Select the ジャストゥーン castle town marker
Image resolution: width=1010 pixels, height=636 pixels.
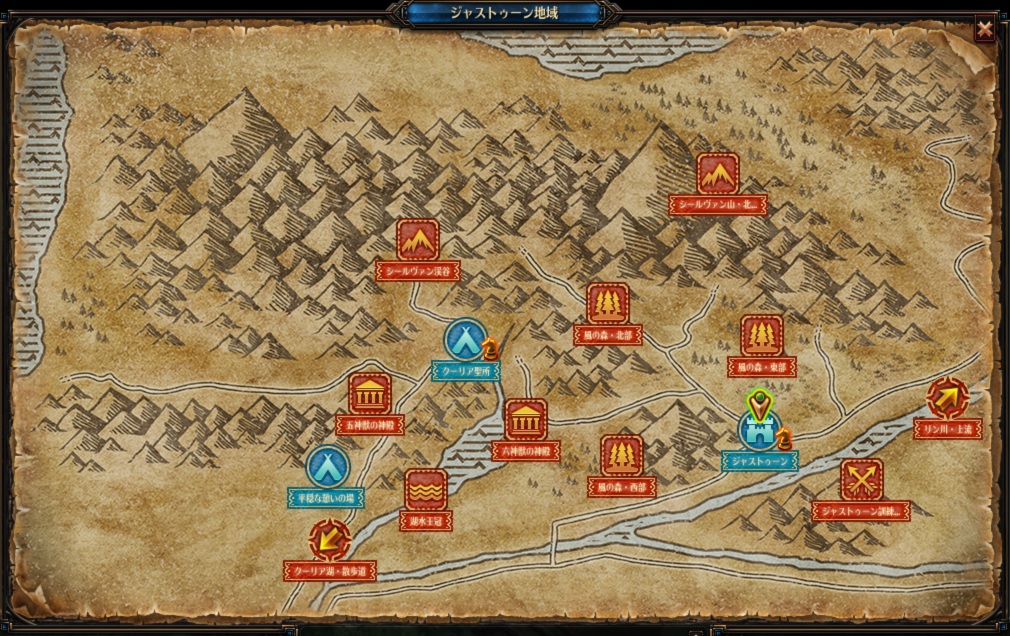pos(759,429)
